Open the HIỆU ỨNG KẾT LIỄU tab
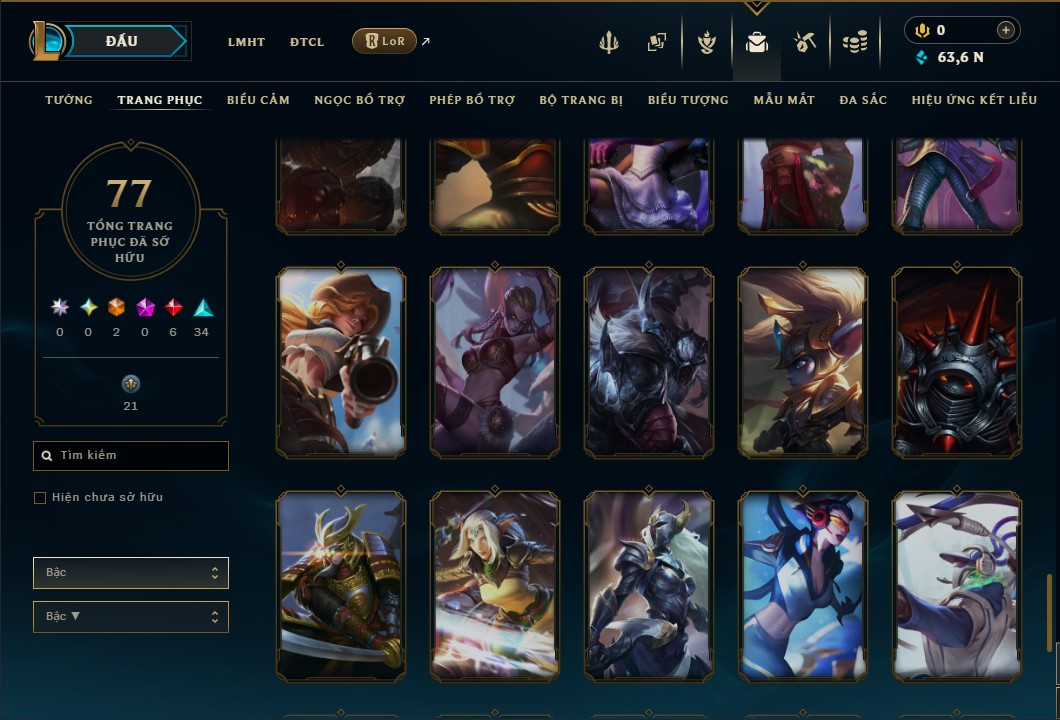The width and height of the screenshot is (1060, 720). (975, 100)
